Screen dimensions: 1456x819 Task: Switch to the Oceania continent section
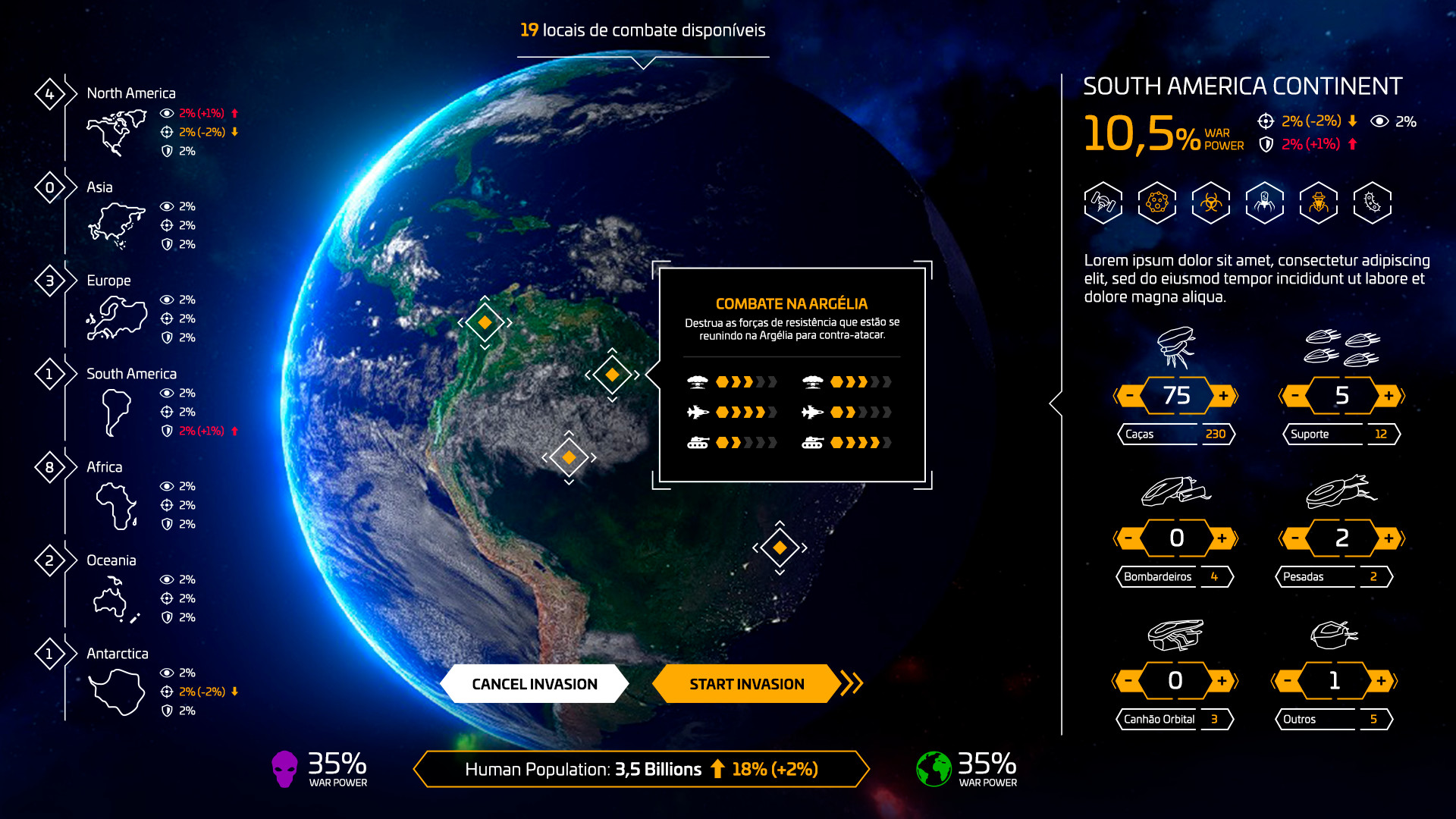(x=115, y=560)
